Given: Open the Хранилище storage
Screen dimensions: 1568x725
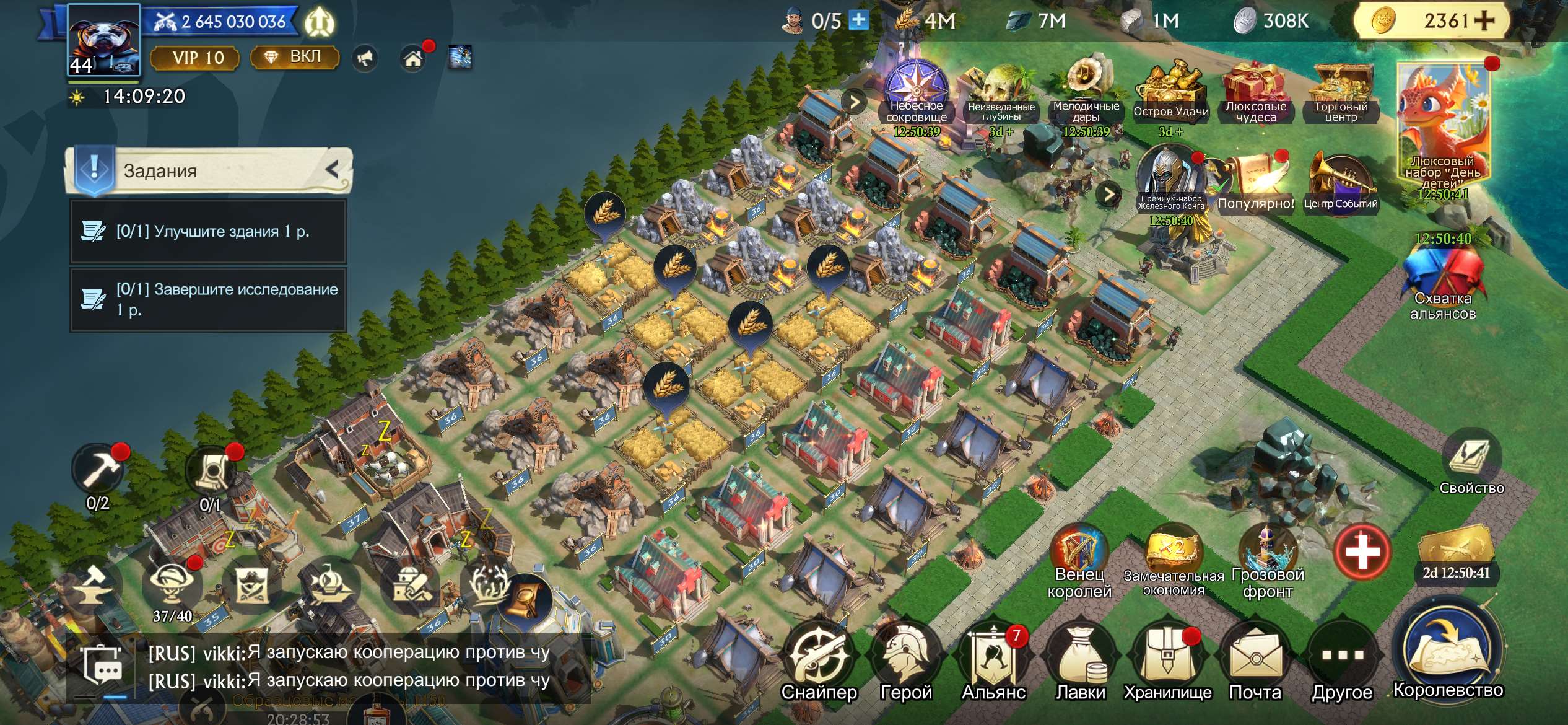Looking at the screenshot, I should coord(1167,662).
